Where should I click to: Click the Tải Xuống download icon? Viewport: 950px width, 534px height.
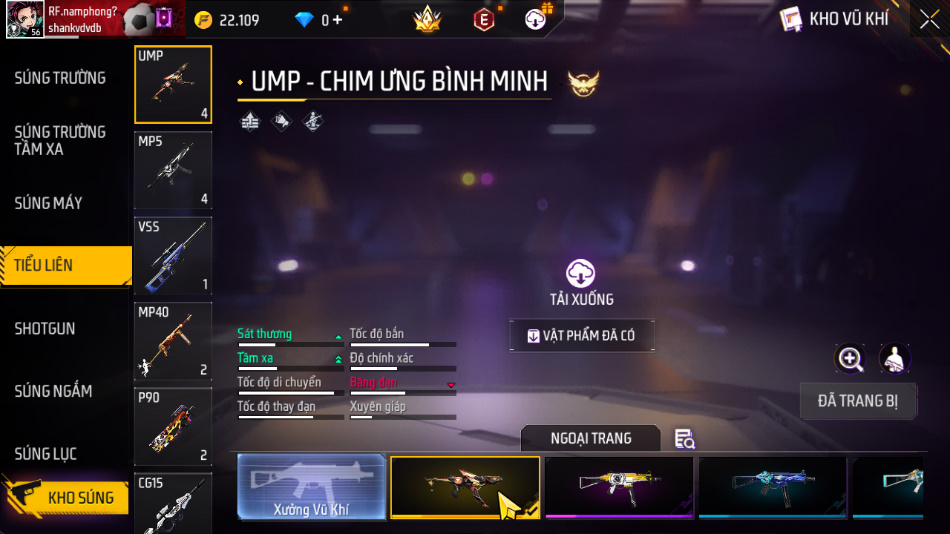click(x=581, y=273)
